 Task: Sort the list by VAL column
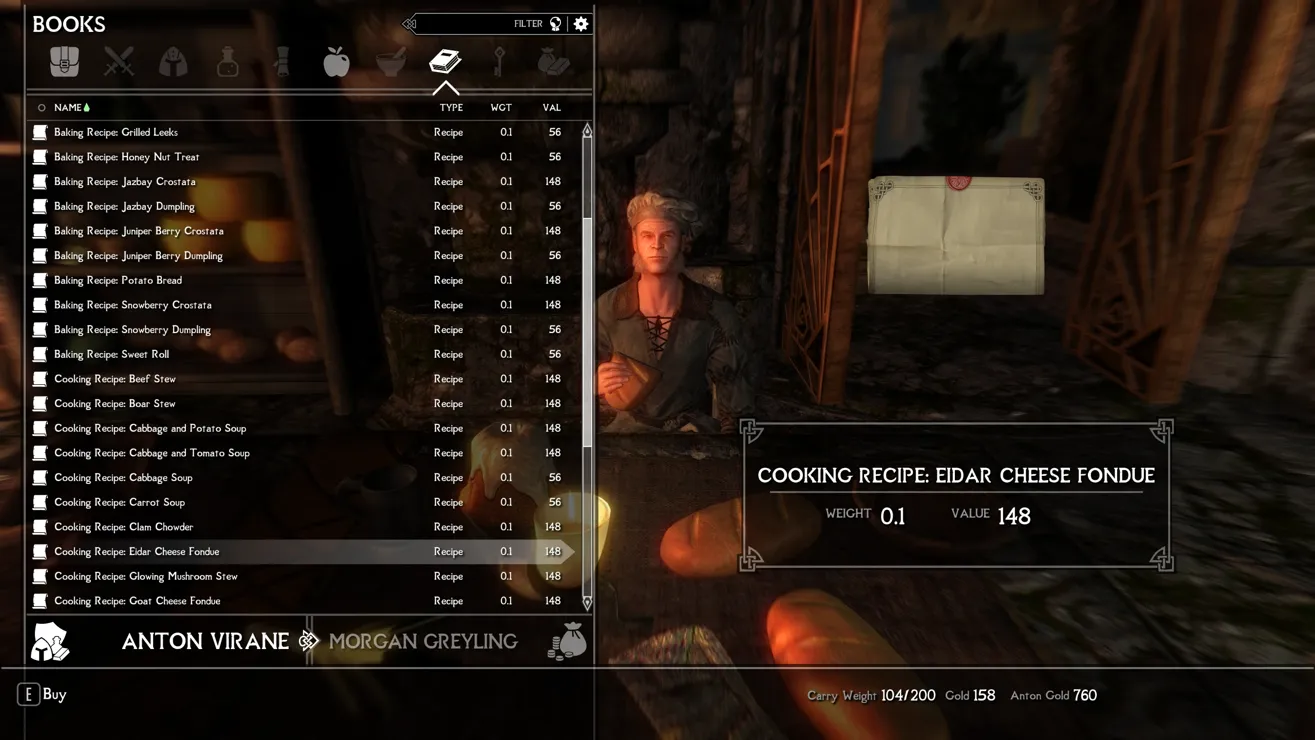coord(551,108)
